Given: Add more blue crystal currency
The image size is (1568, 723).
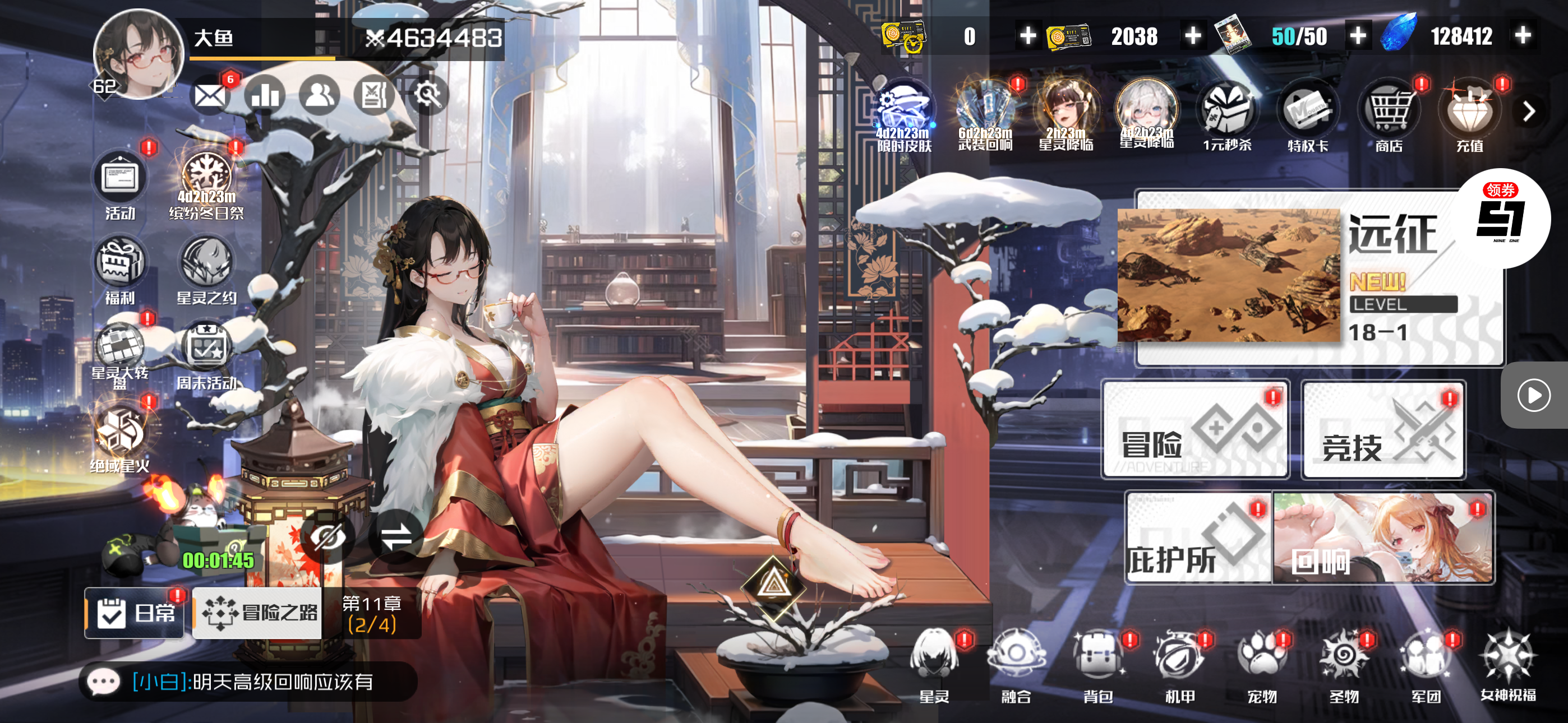Looking at the screenshot, I should 1523,36.
